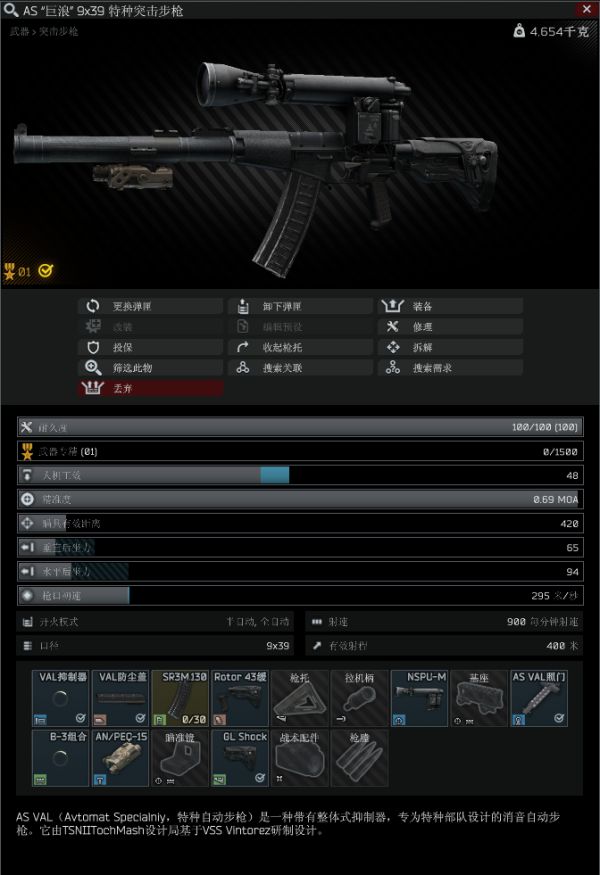
Task: Discard the weapon with 丢弃
Action: [x=150, y=388]
